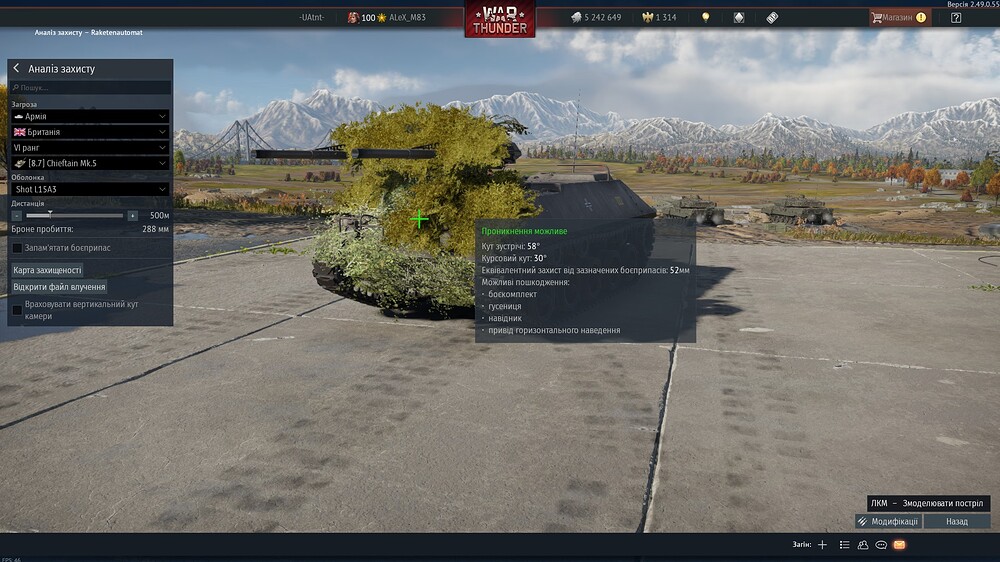Open the Chieftain Mk.5 vehicle dropdown
The width and height of the screenshot is (1000, 562).
[x=89, y=163]
